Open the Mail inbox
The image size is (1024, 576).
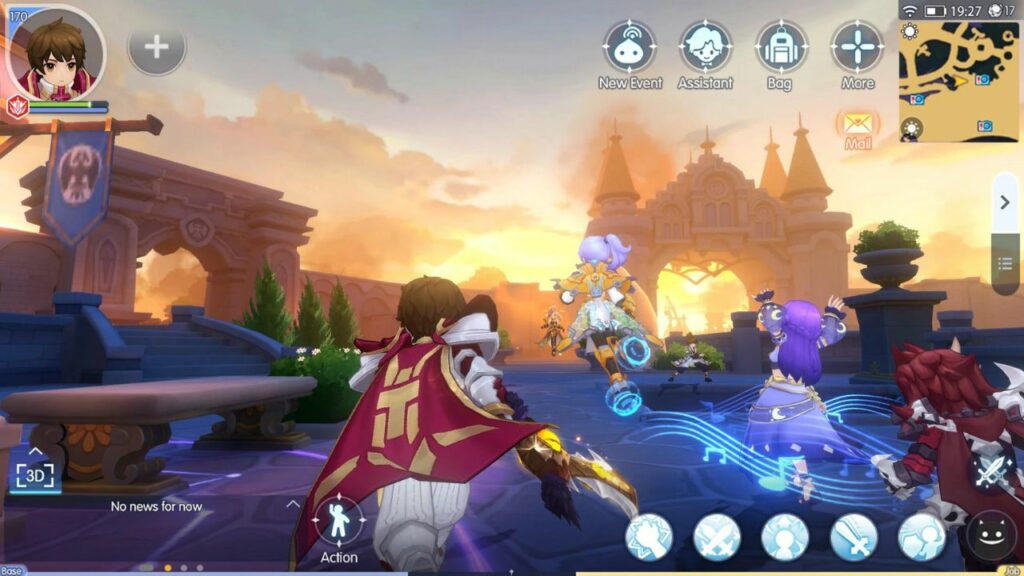click(858, 126)
